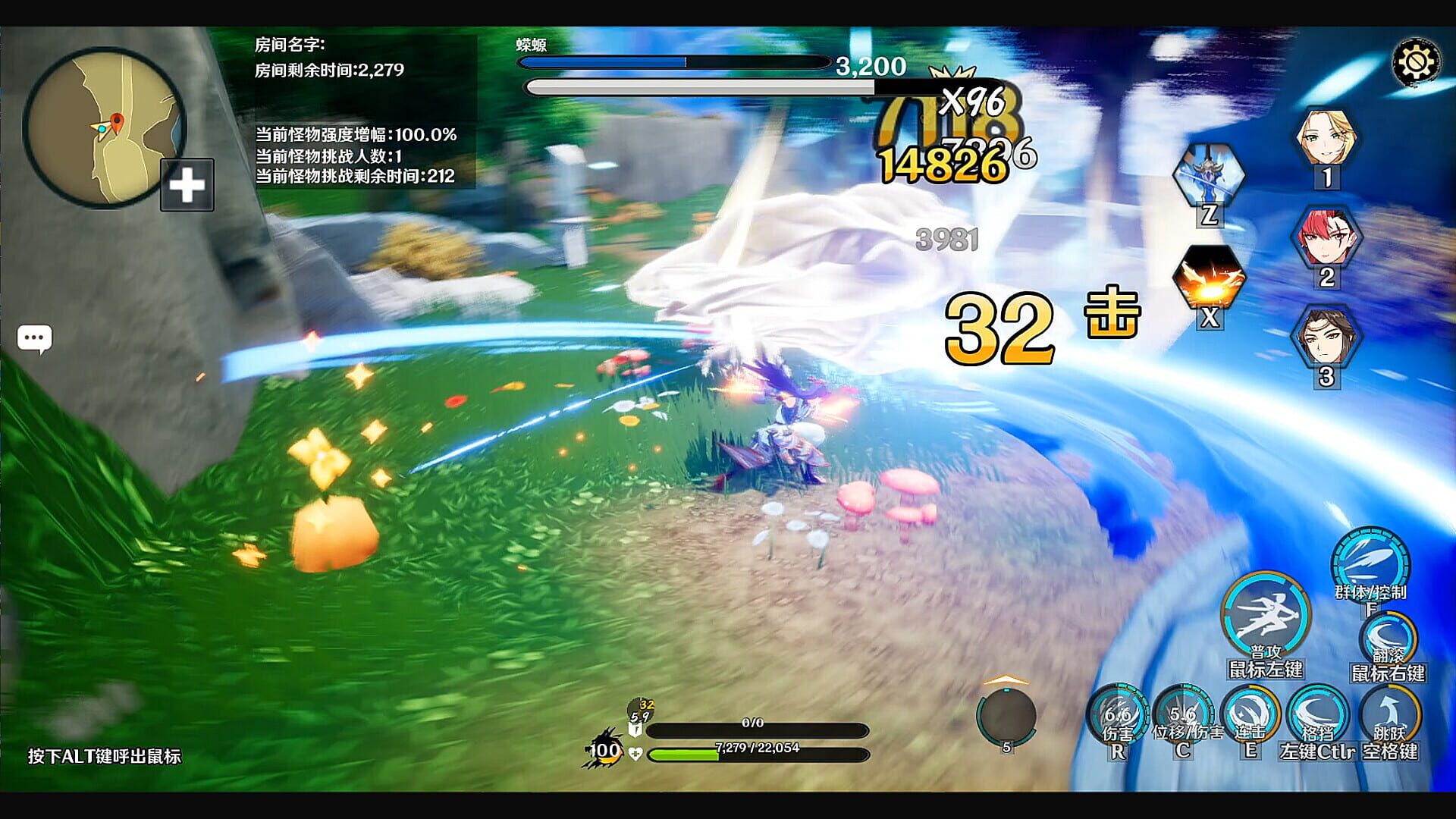The width and height of the screenshot is (1456, 819).
Task: Click the 蝾螈 boss health bar
Action: [675, 61]
